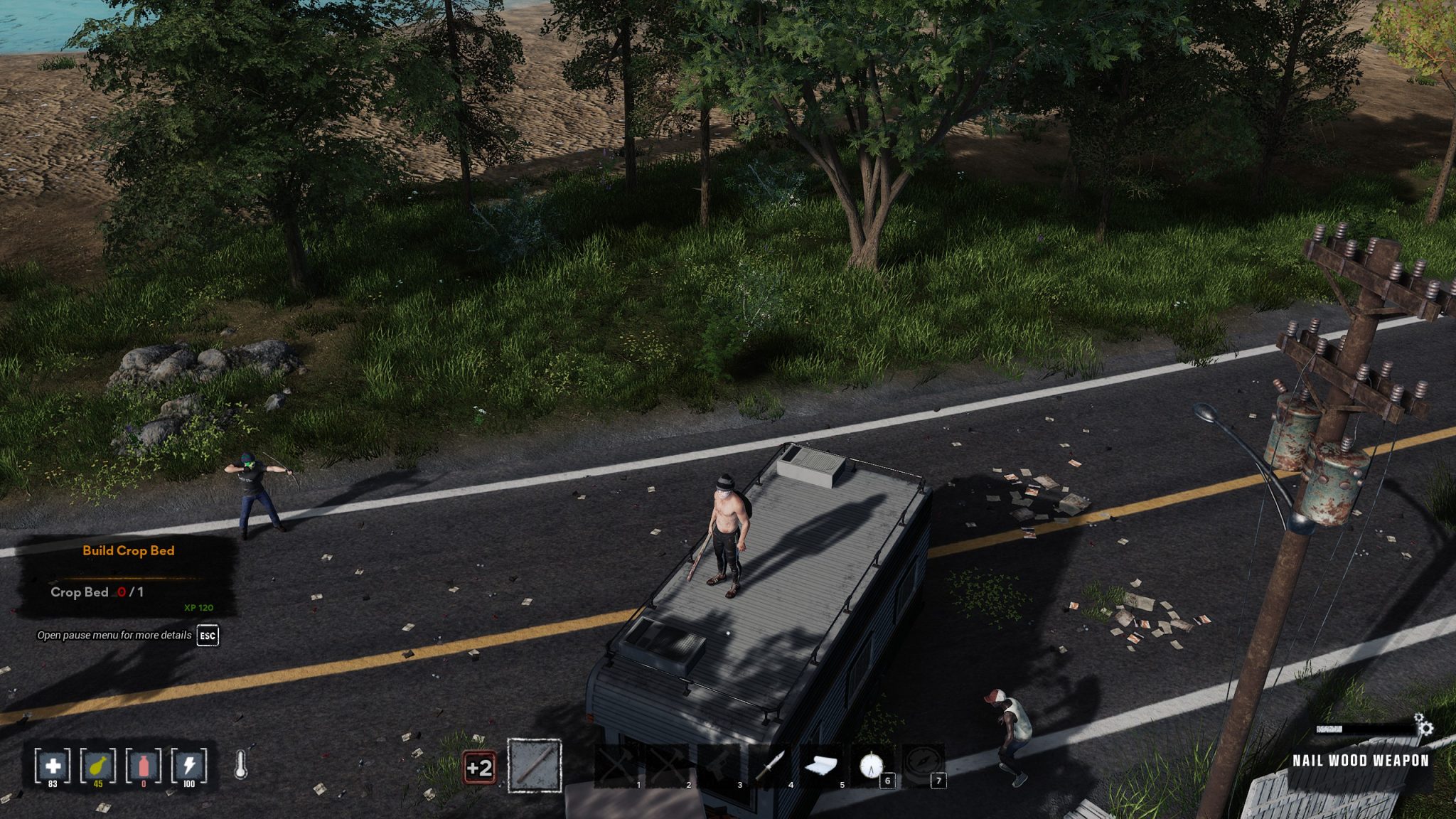1456x819 pixels.
Task: Select crossed tools in hotbar slot 1
Action: pos(617,766)
